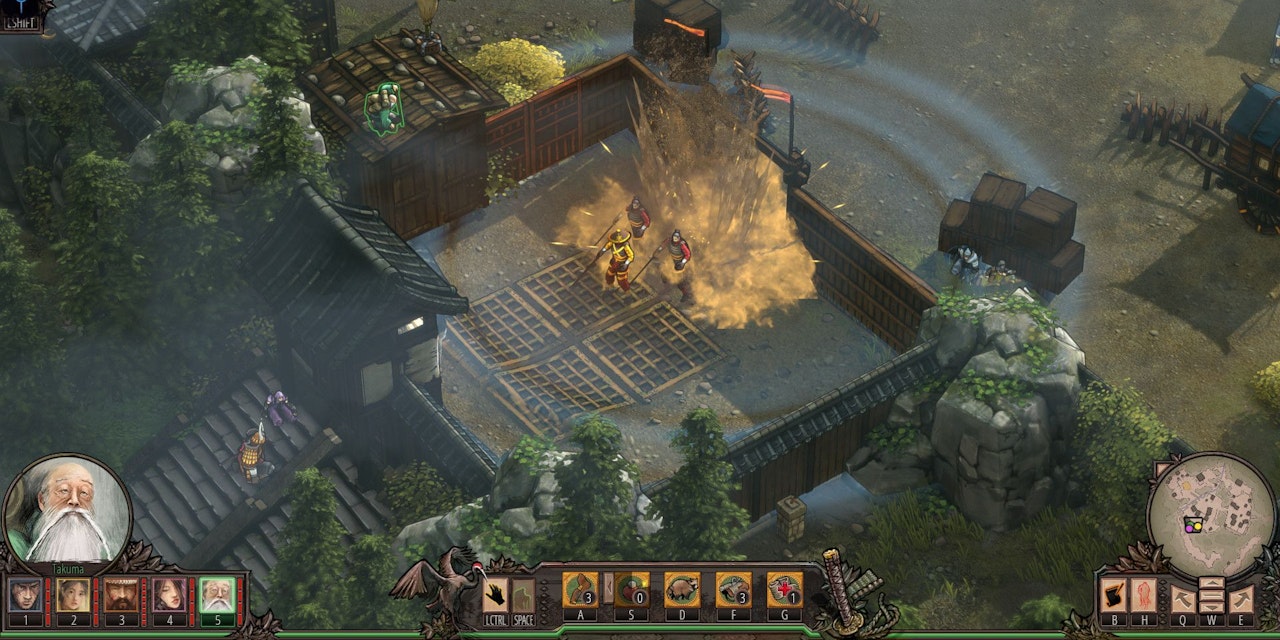The height and width of the screenshot is (640, 1280).
Task: Activate the black hand interact action
Action: pos(495,595)
